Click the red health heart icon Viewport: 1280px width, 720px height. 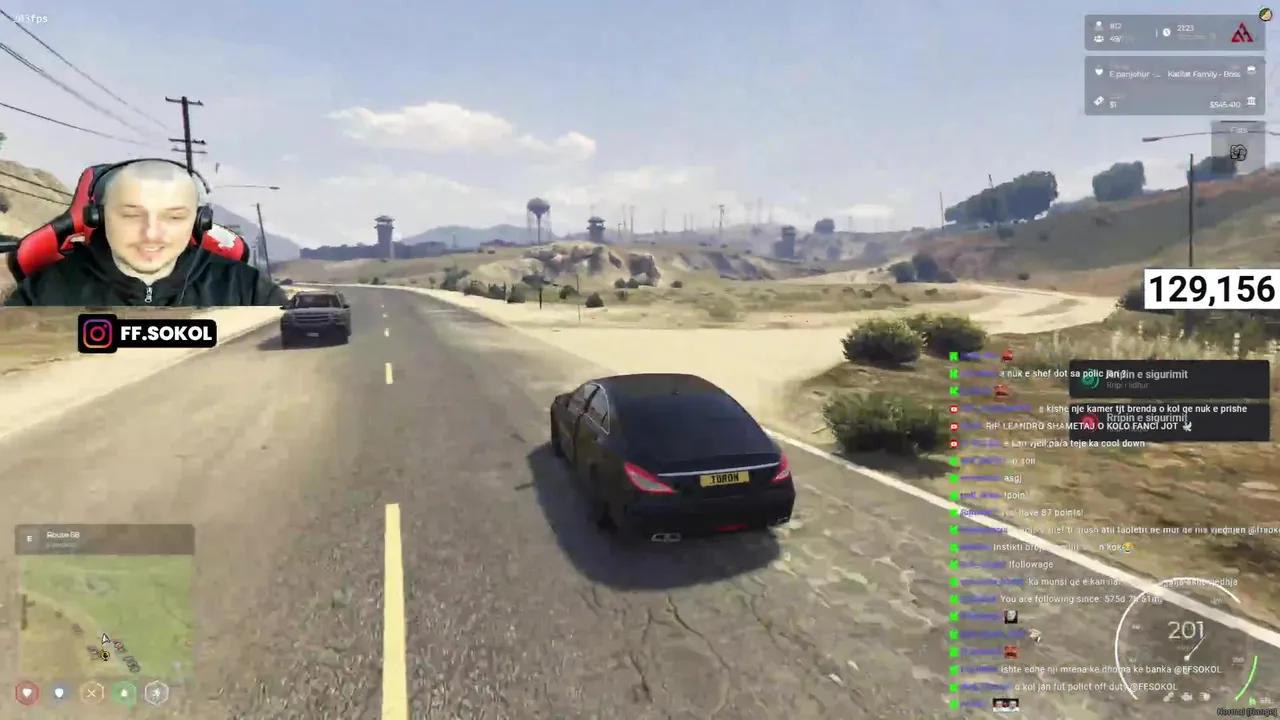27,693
